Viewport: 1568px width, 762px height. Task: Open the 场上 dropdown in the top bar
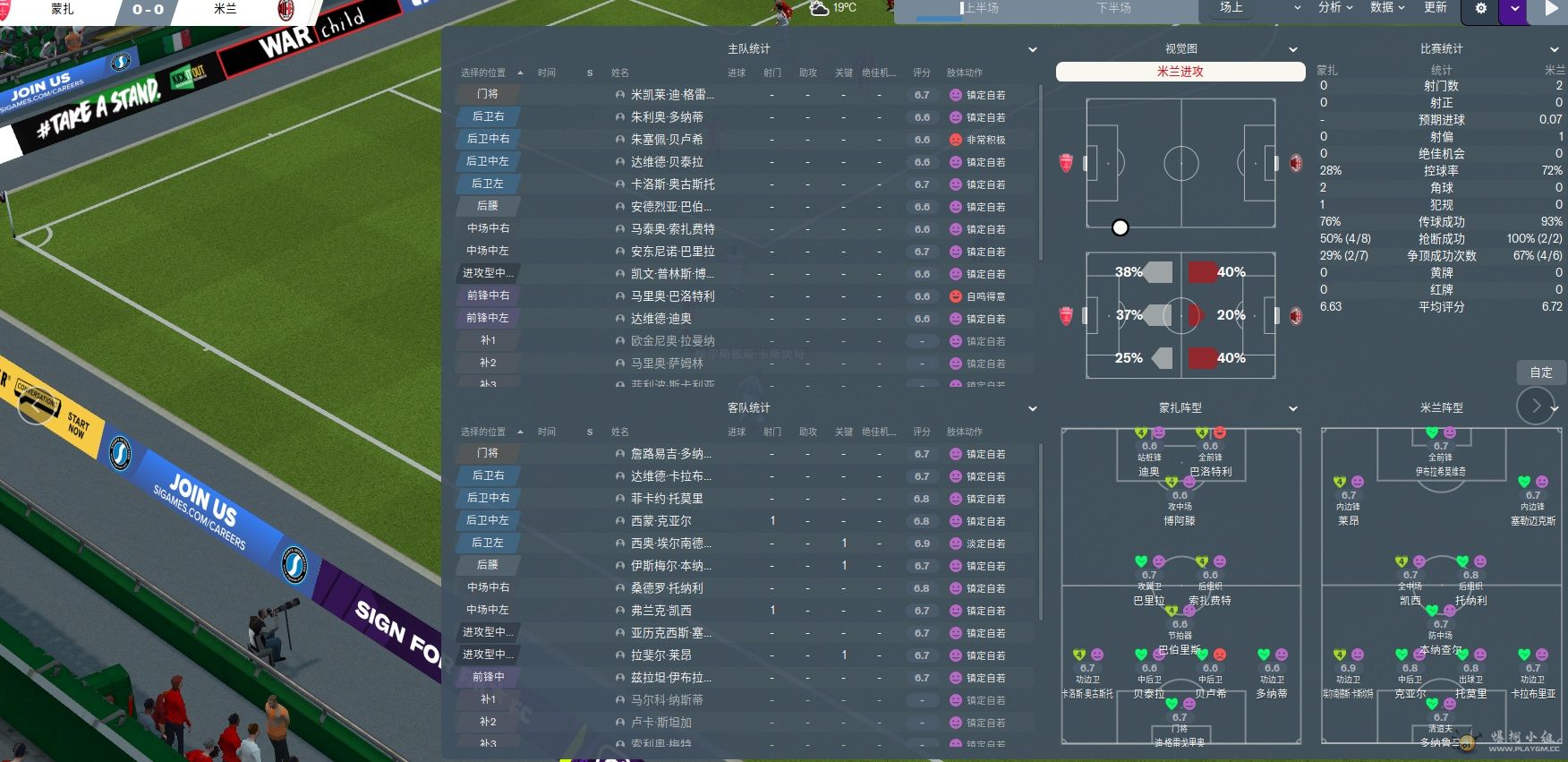1259,8
